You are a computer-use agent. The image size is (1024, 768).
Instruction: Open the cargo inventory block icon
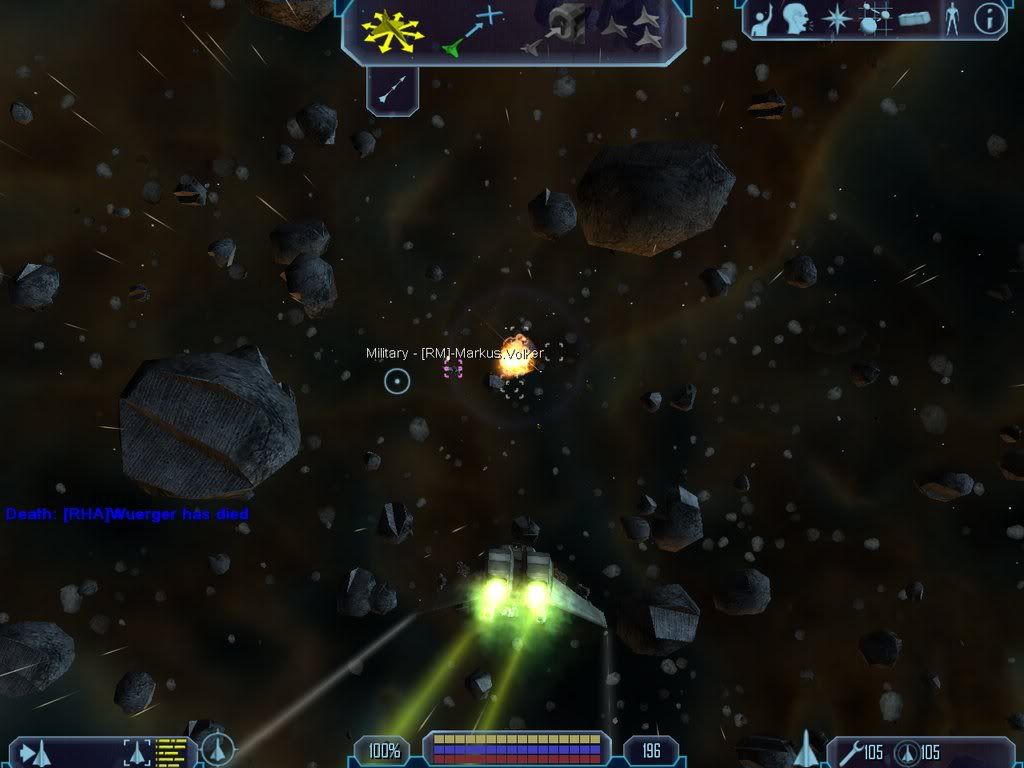coord(914,18)
